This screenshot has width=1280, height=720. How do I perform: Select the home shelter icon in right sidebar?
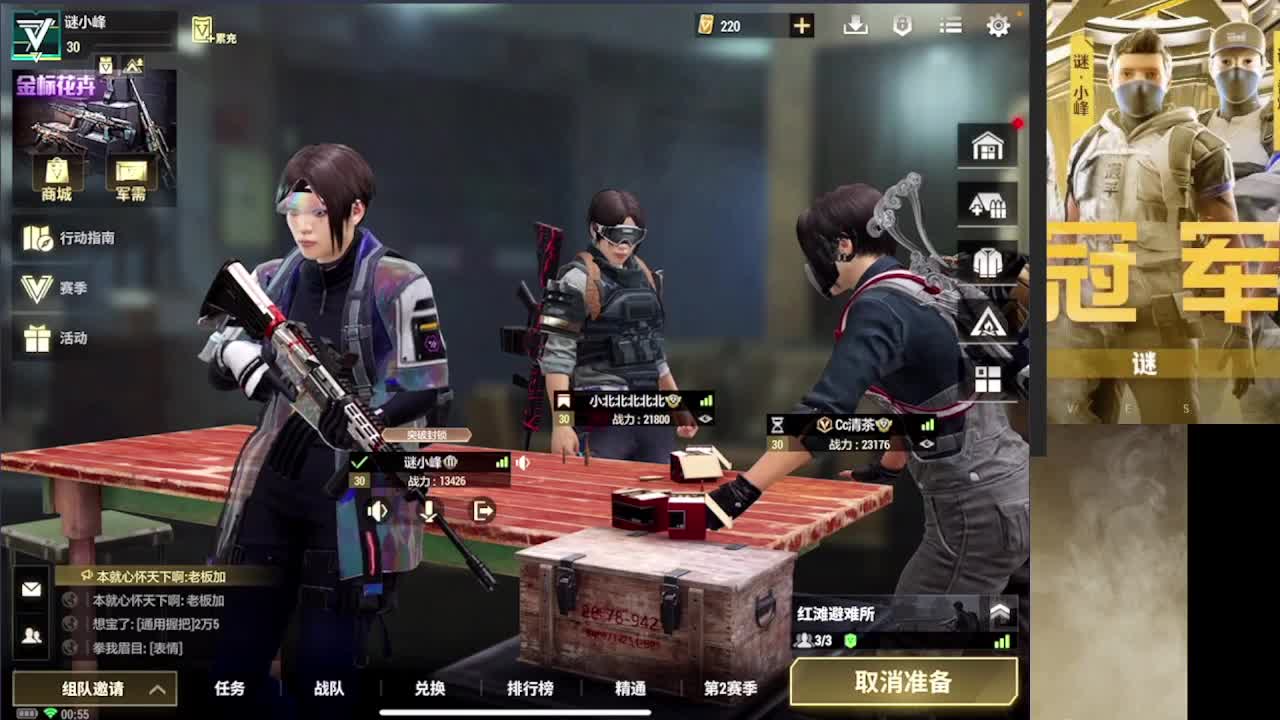pyautogui.click(x=987, y=146)
